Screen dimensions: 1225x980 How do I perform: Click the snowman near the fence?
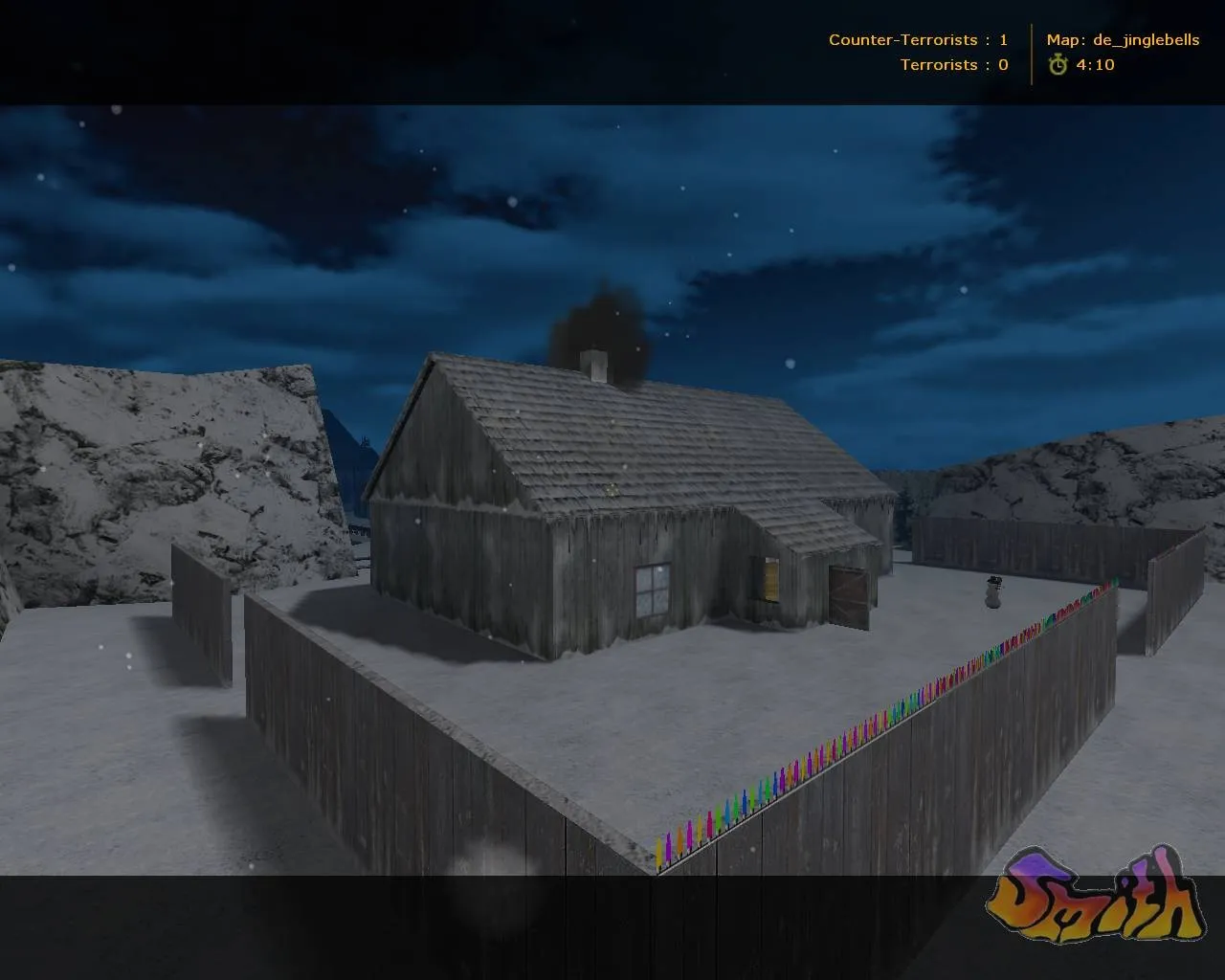991,590
